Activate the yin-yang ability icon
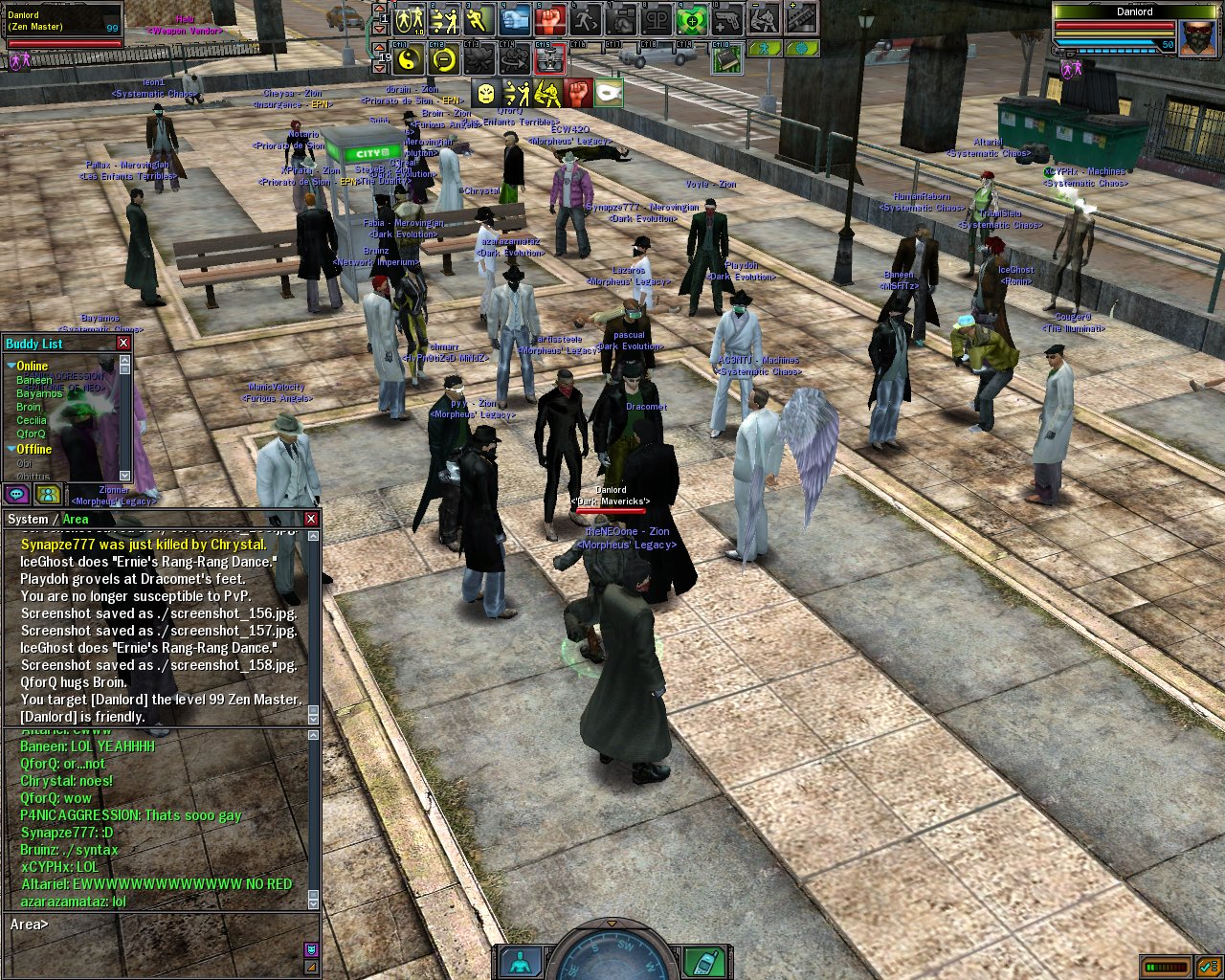The height and width of the screenshot is (980, 1225). point(409,59)
